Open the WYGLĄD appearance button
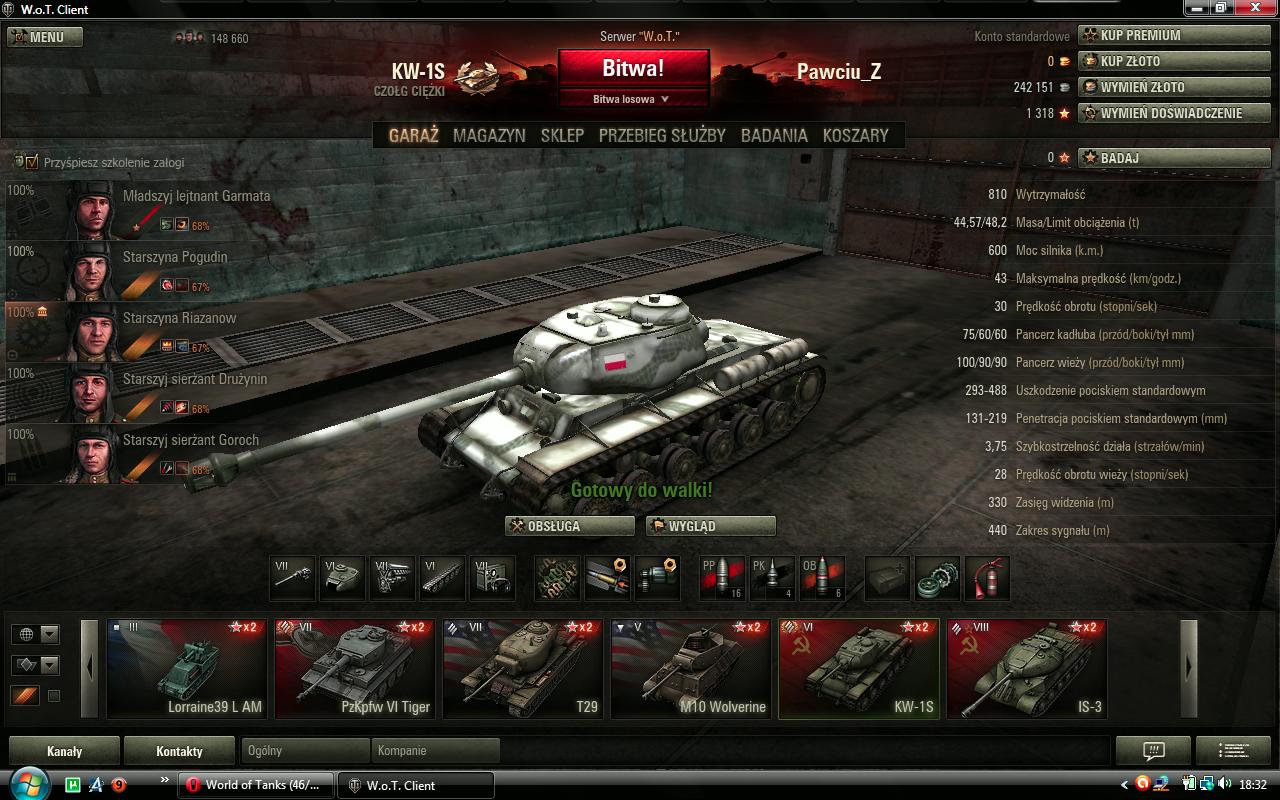The image size is (1280, 800). [711, 526]
